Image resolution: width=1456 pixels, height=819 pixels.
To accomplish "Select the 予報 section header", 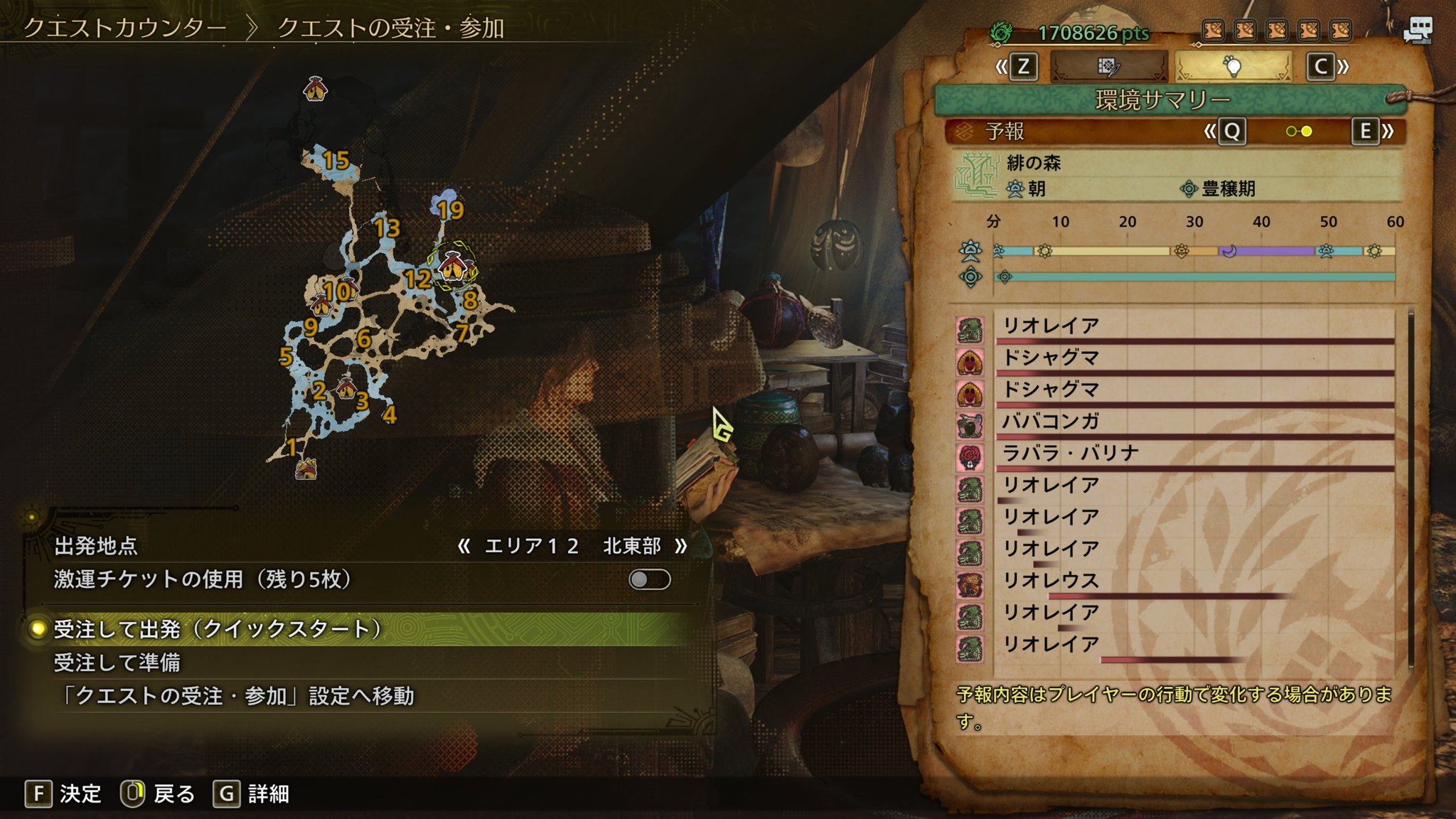I will click(1005, 132).
